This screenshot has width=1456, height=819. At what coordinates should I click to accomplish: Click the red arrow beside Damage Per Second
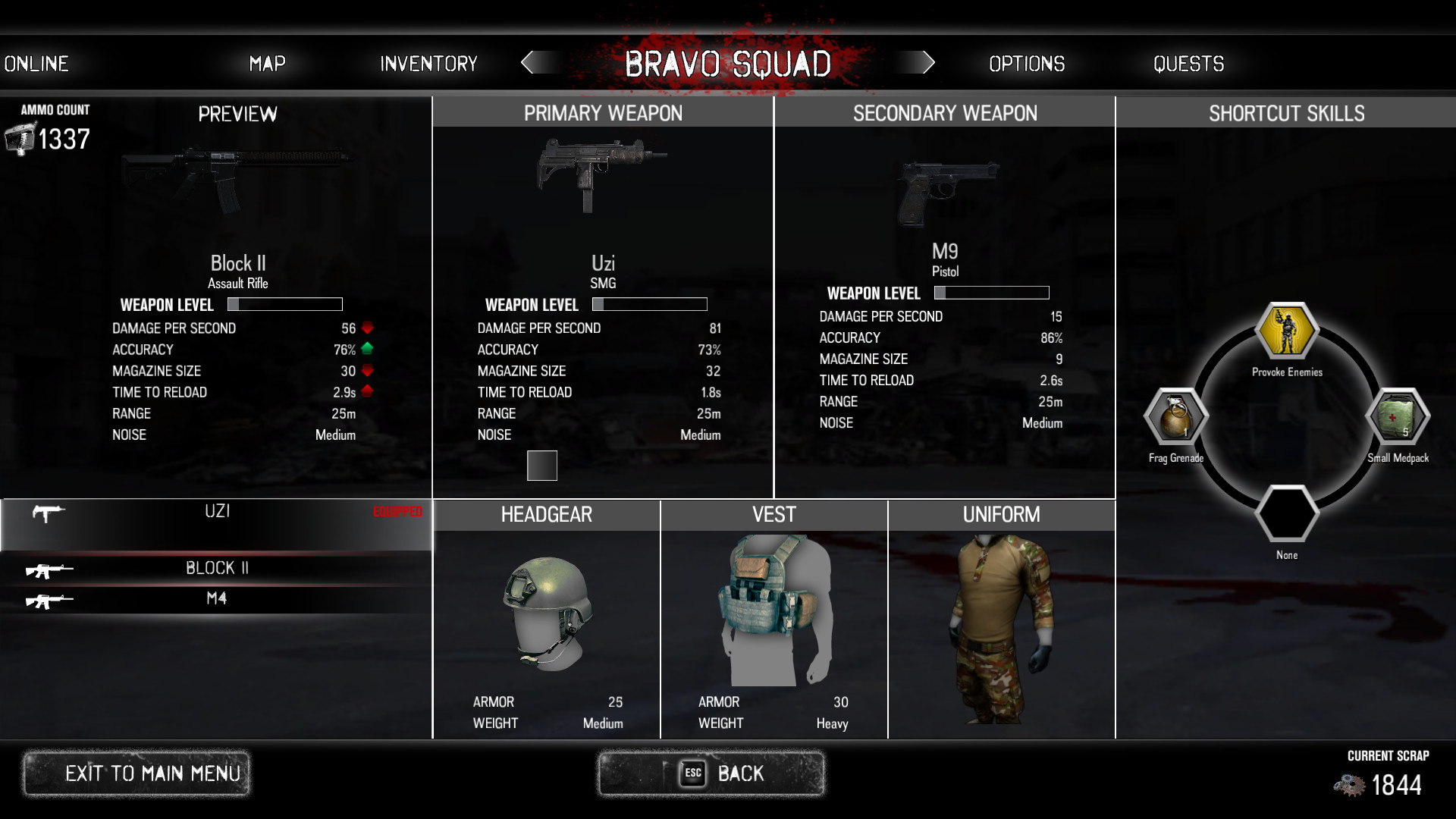click(367, 328)
